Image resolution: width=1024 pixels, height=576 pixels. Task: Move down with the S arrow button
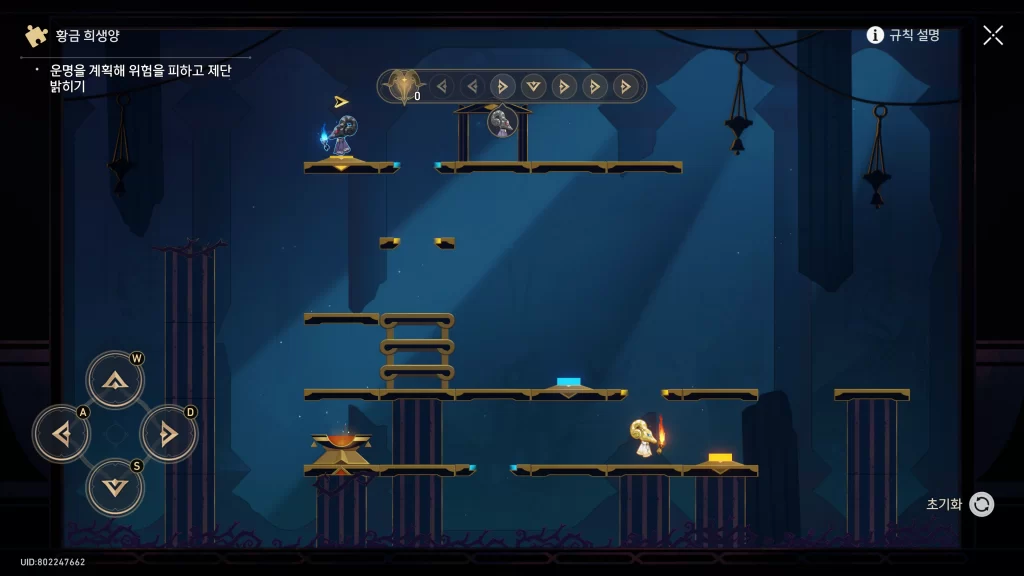click(115, 487)
